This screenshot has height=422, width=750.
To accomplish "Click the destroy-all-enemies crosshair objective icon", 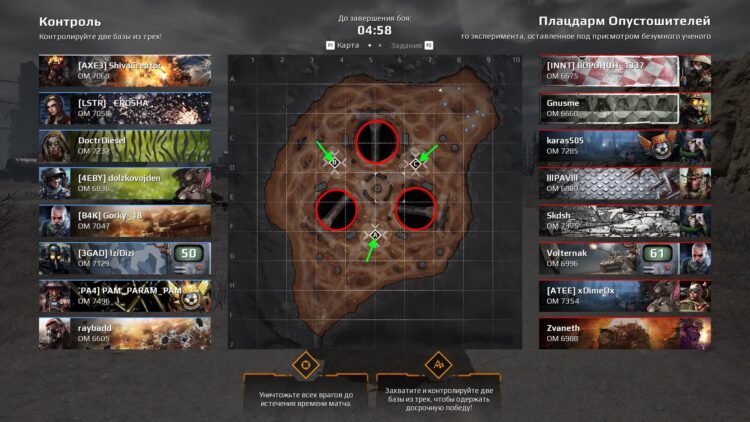I will click(x=305, y=363).
